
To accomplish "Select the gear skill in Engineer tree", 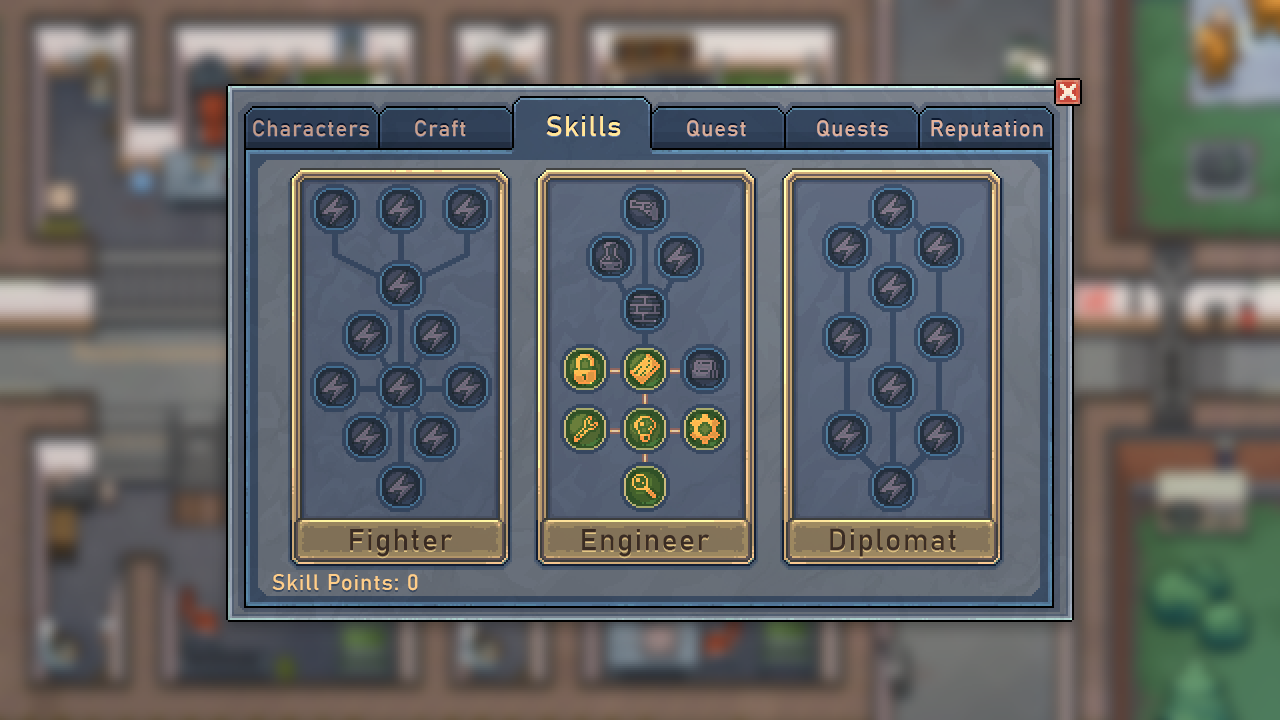I will (x=704, y=428).
